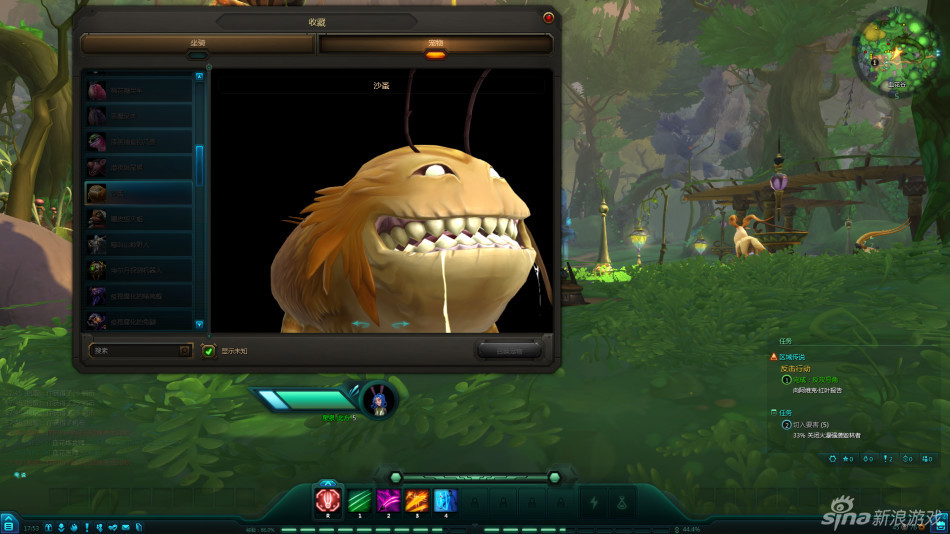Image resolution: width=950 pixels, height=534 pixels.
Task: Rotate pet preview left with arrow
Action: (x=360, y=324)
